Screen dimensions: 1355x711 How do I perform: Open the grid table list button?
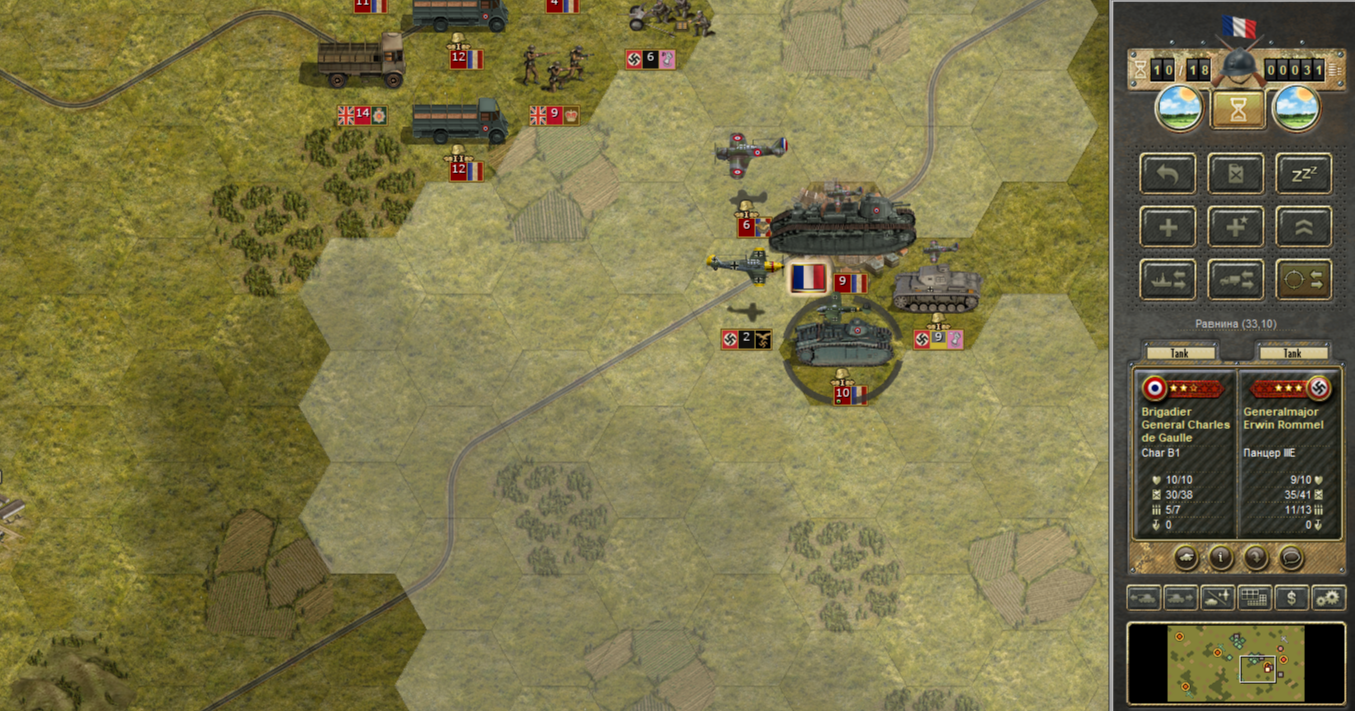(1255, 598)
